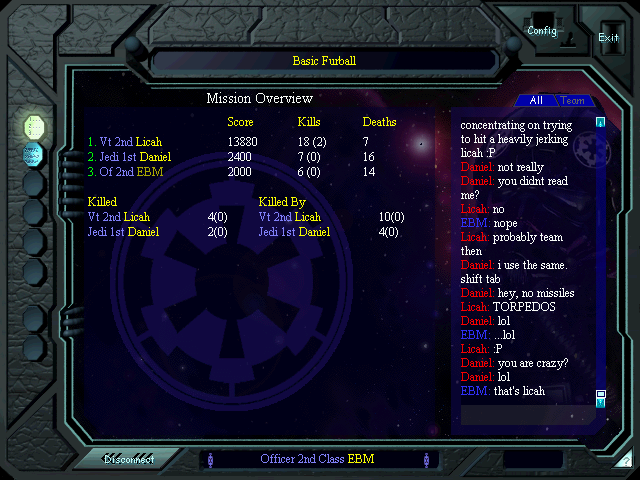This screenshot has height=480, width=640.
Task: Disconnect from the multiplayer session
Action: coord(130,460)
